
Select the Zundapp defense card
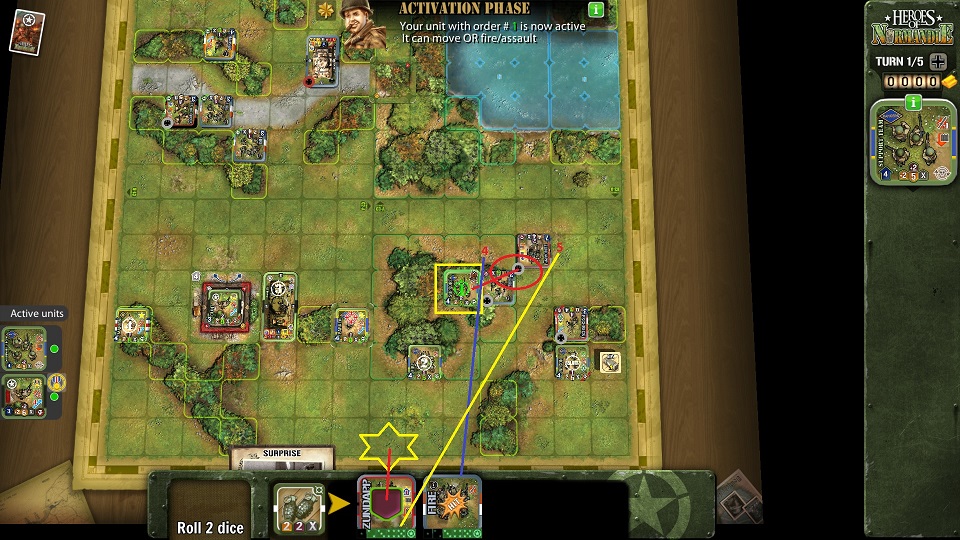[x=386, y=503]
